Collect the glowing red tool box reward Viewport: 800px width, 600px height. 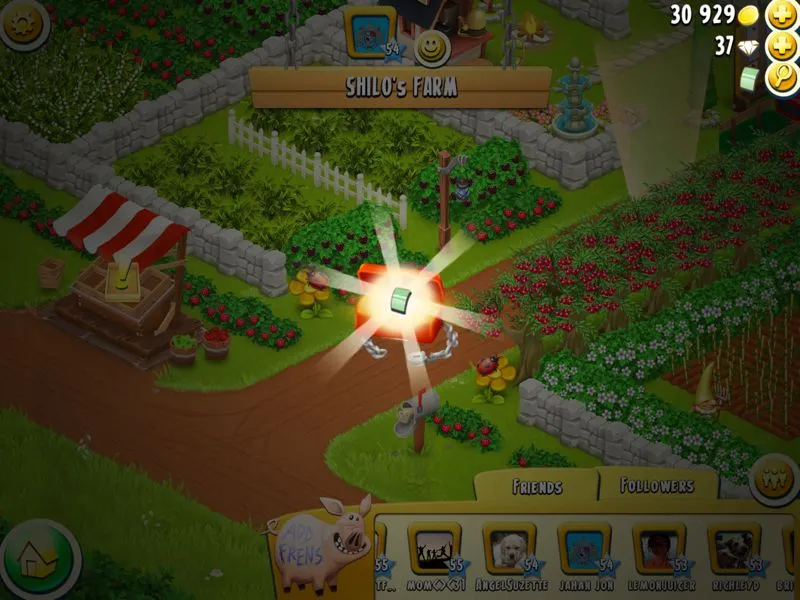point(398,298)
